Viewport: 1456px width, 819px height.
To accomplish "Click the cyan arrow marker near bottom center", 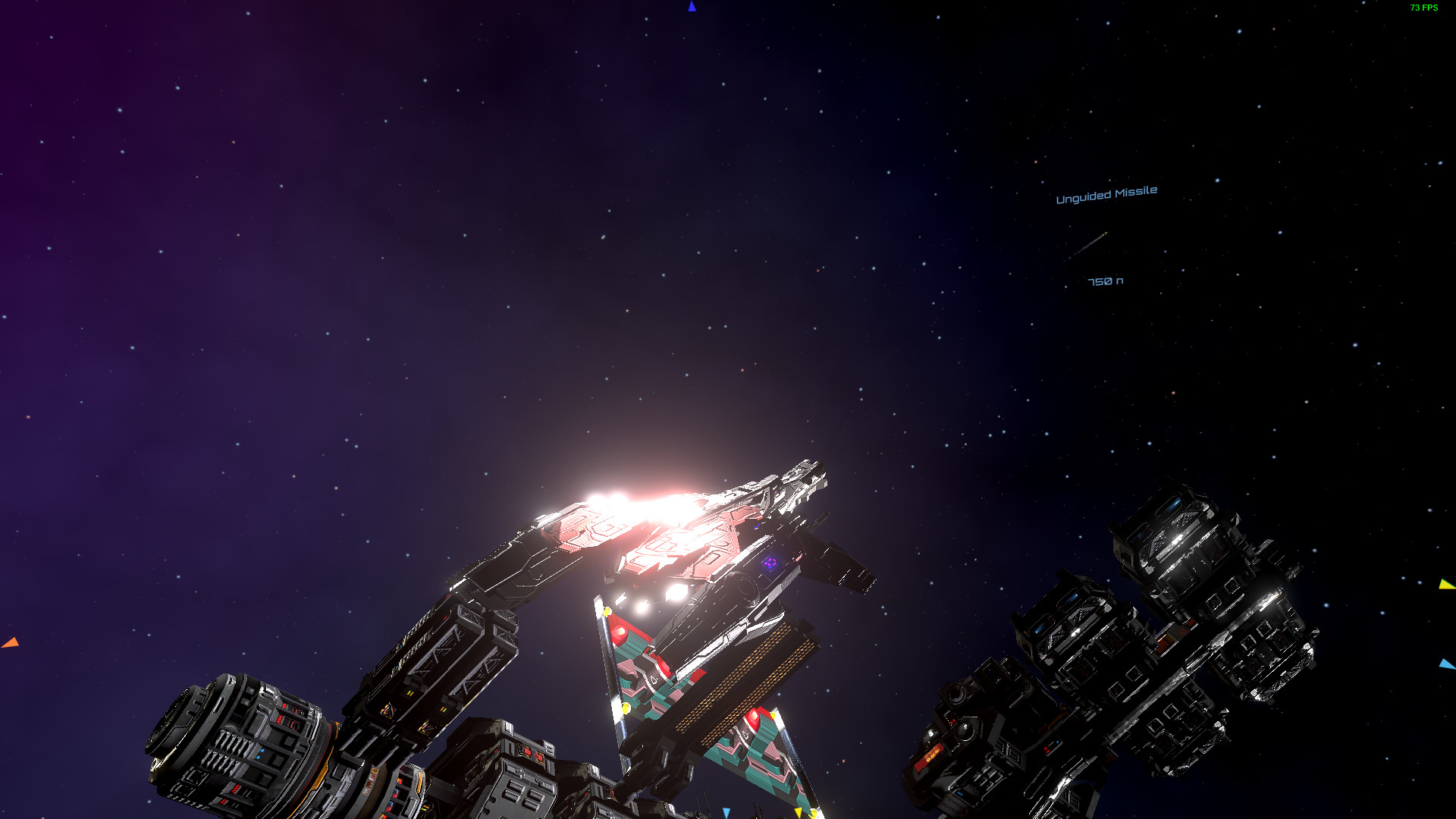I will (726, 813).
